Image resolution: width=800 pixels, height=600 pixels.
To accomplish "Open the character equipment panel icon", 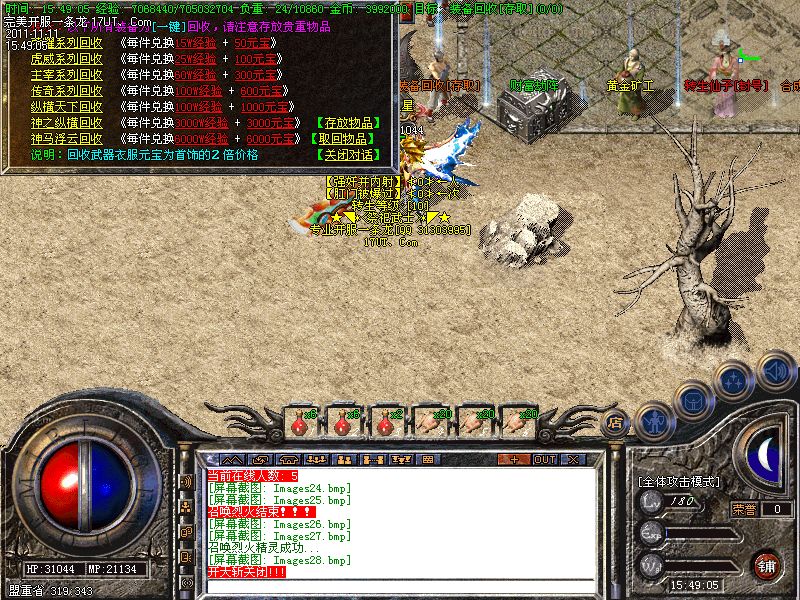I will 654,419.
